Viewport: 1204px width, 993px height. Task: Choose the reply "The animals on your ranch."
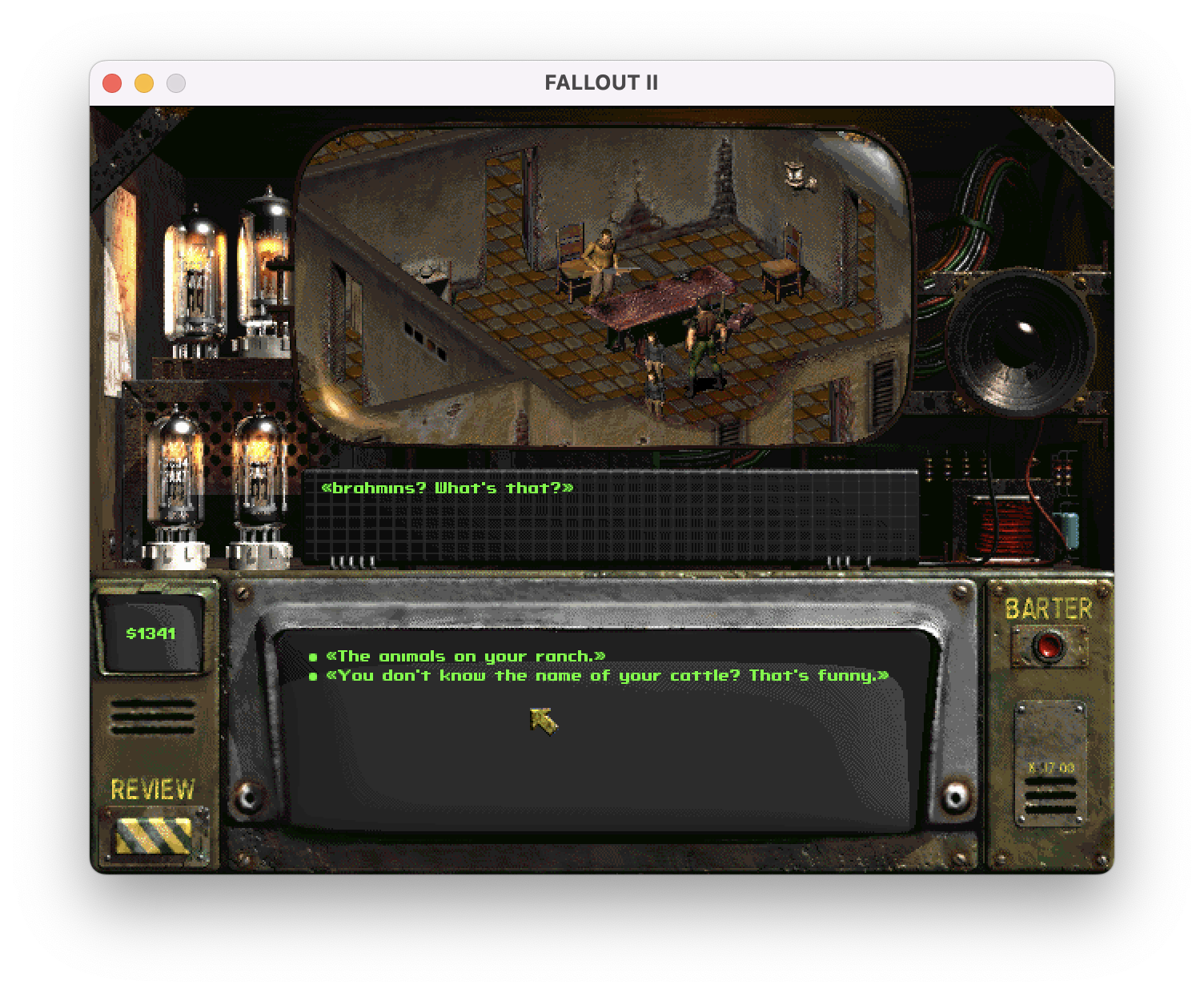point(465,657)
